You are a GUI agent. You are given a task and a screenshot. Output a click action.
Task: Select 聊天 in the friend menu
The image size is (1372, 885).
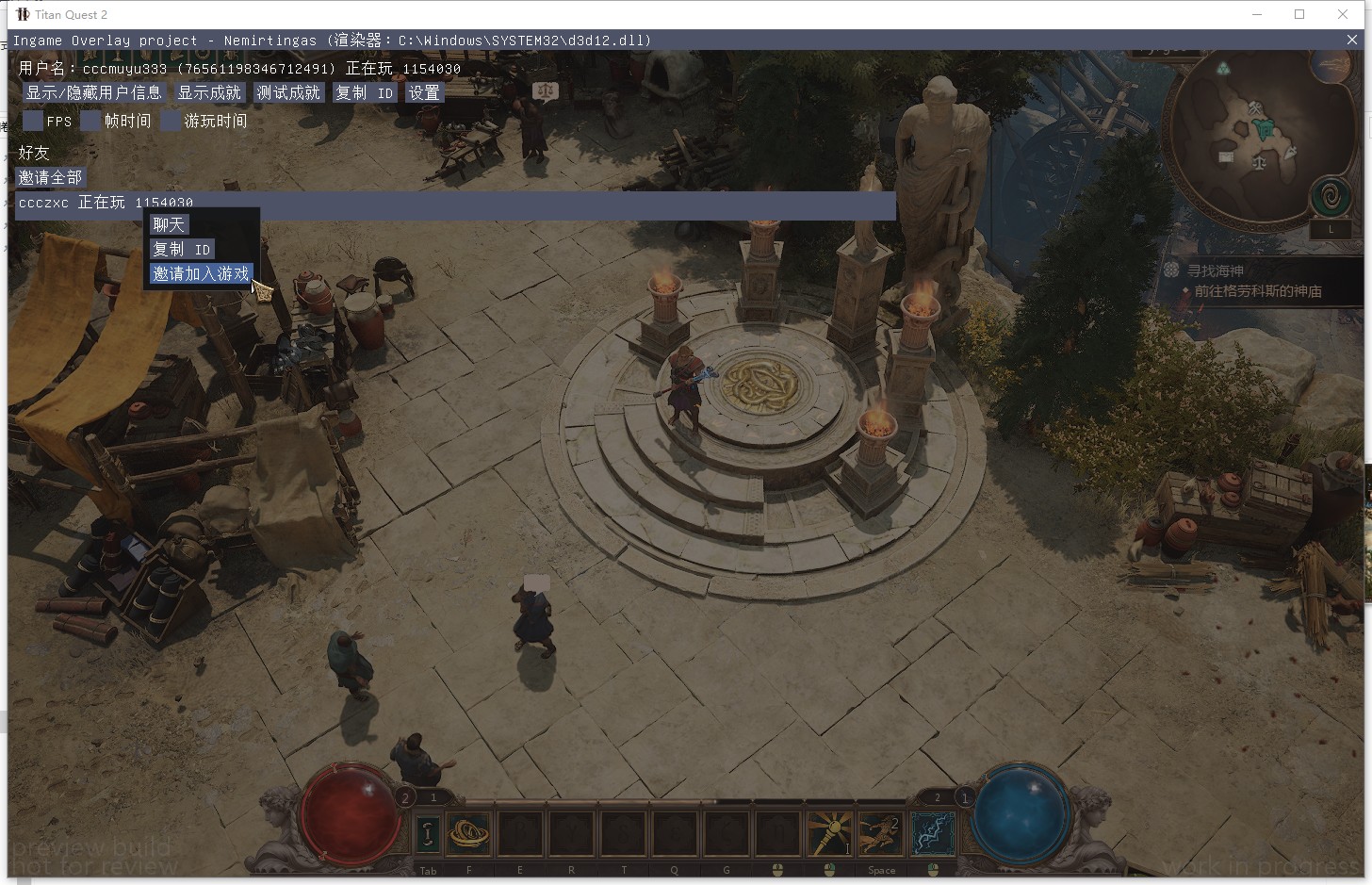170,224
